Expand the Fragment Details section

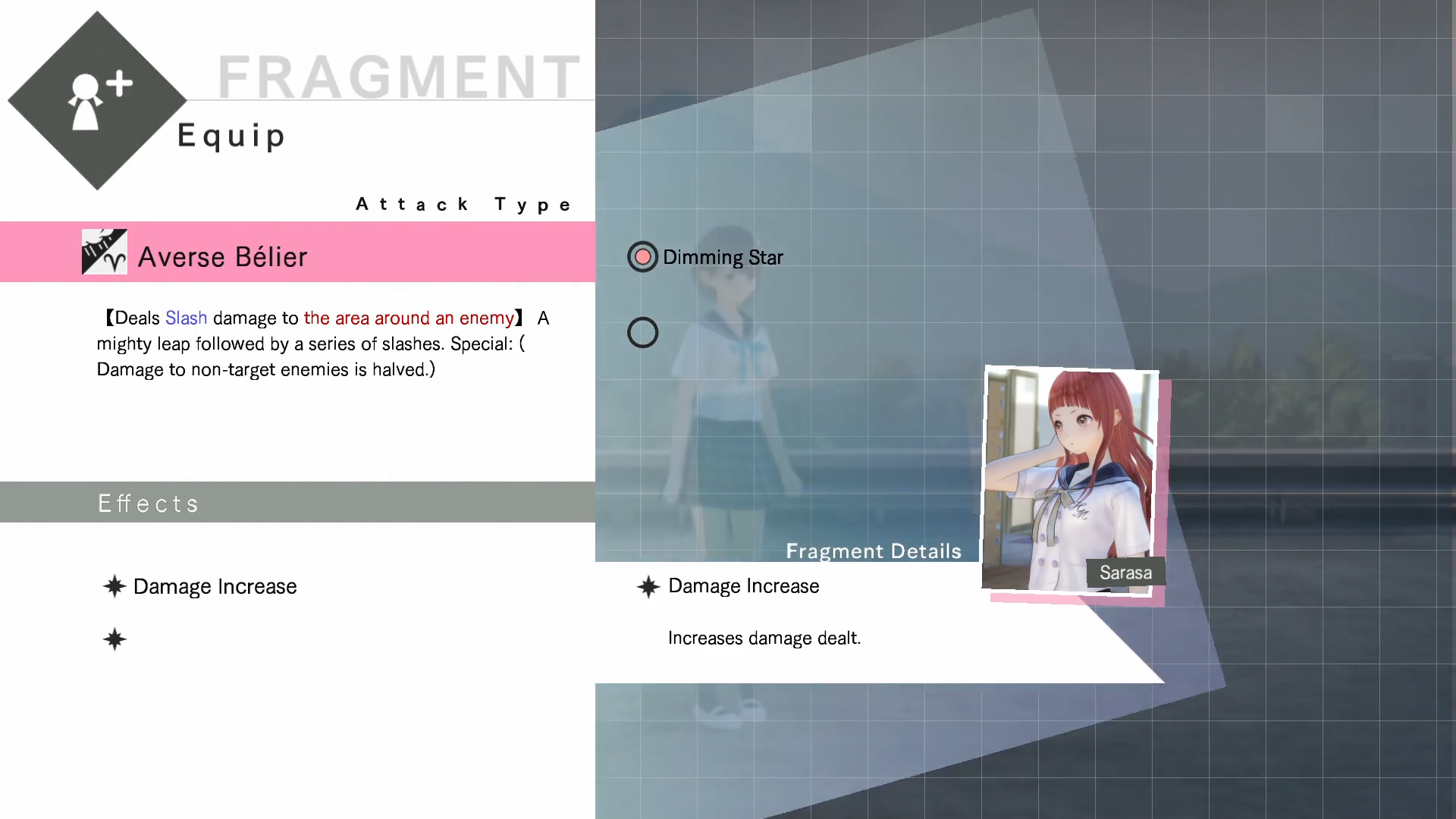pyautogui.click(x=873, y=551)
